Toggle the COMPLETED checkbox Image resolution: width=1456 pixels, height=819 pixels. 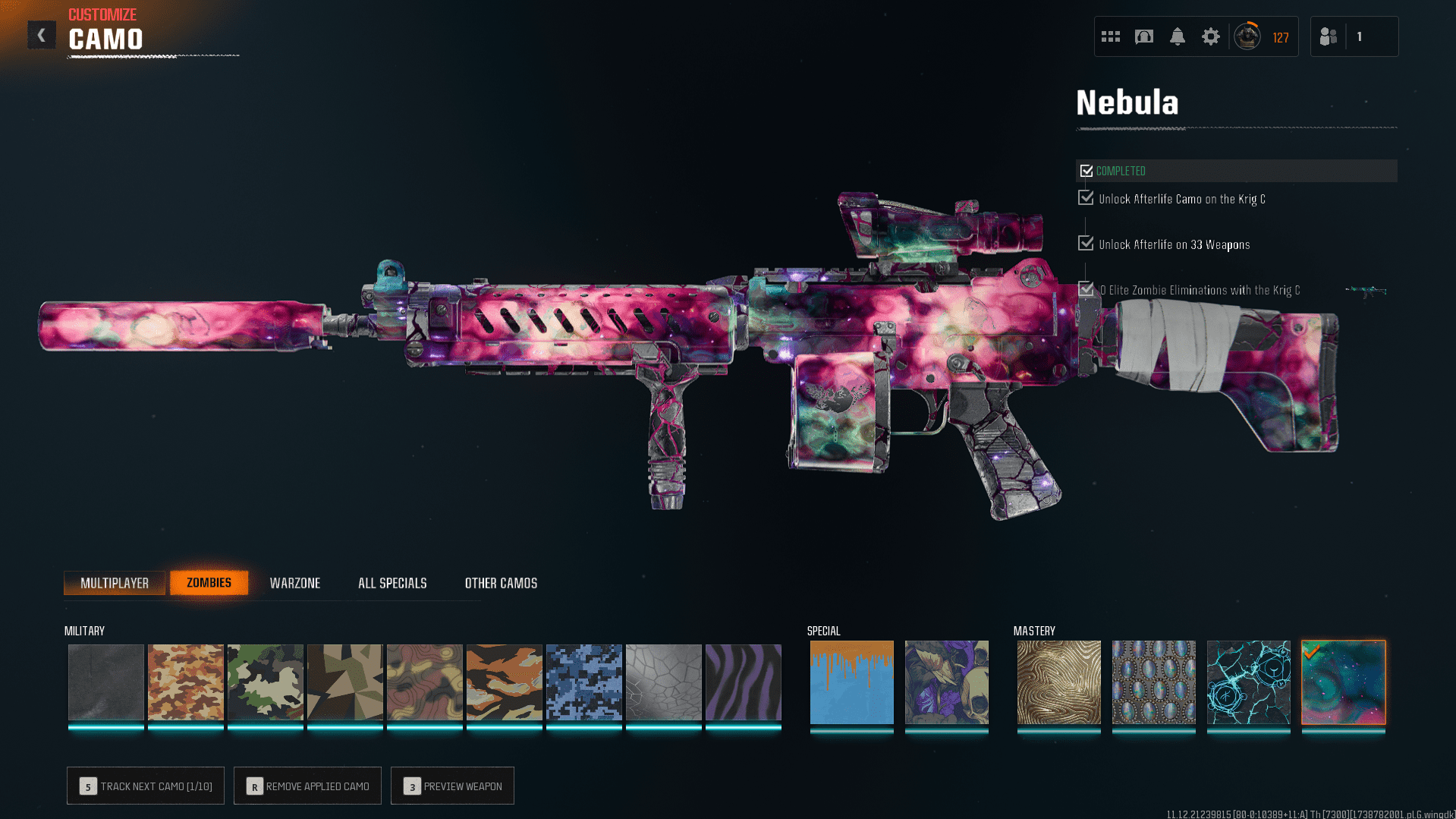tap(1086, 170)
